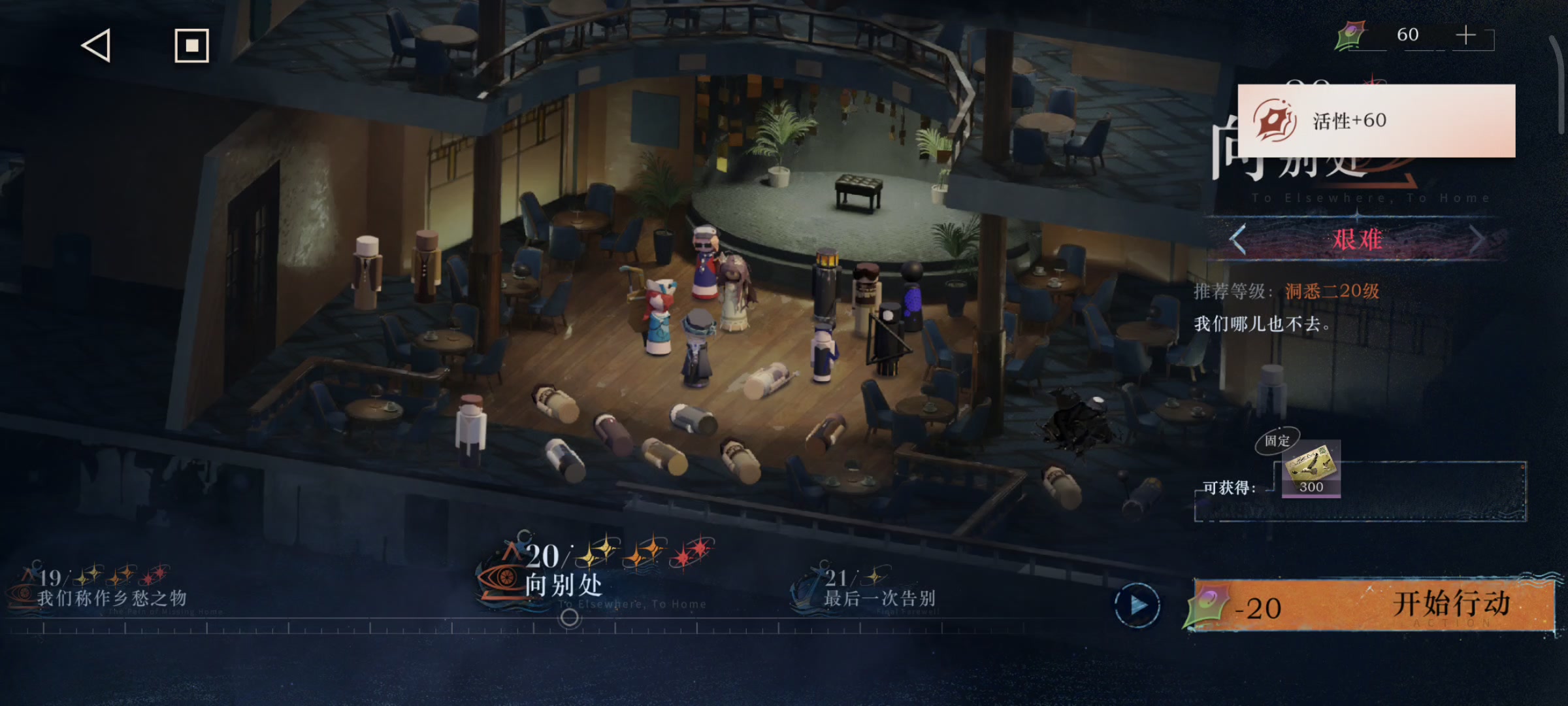Switch to the next difficulty with right arrow
The height and width of the screenshot is (706, 1568).
(x=1477, y=239)
